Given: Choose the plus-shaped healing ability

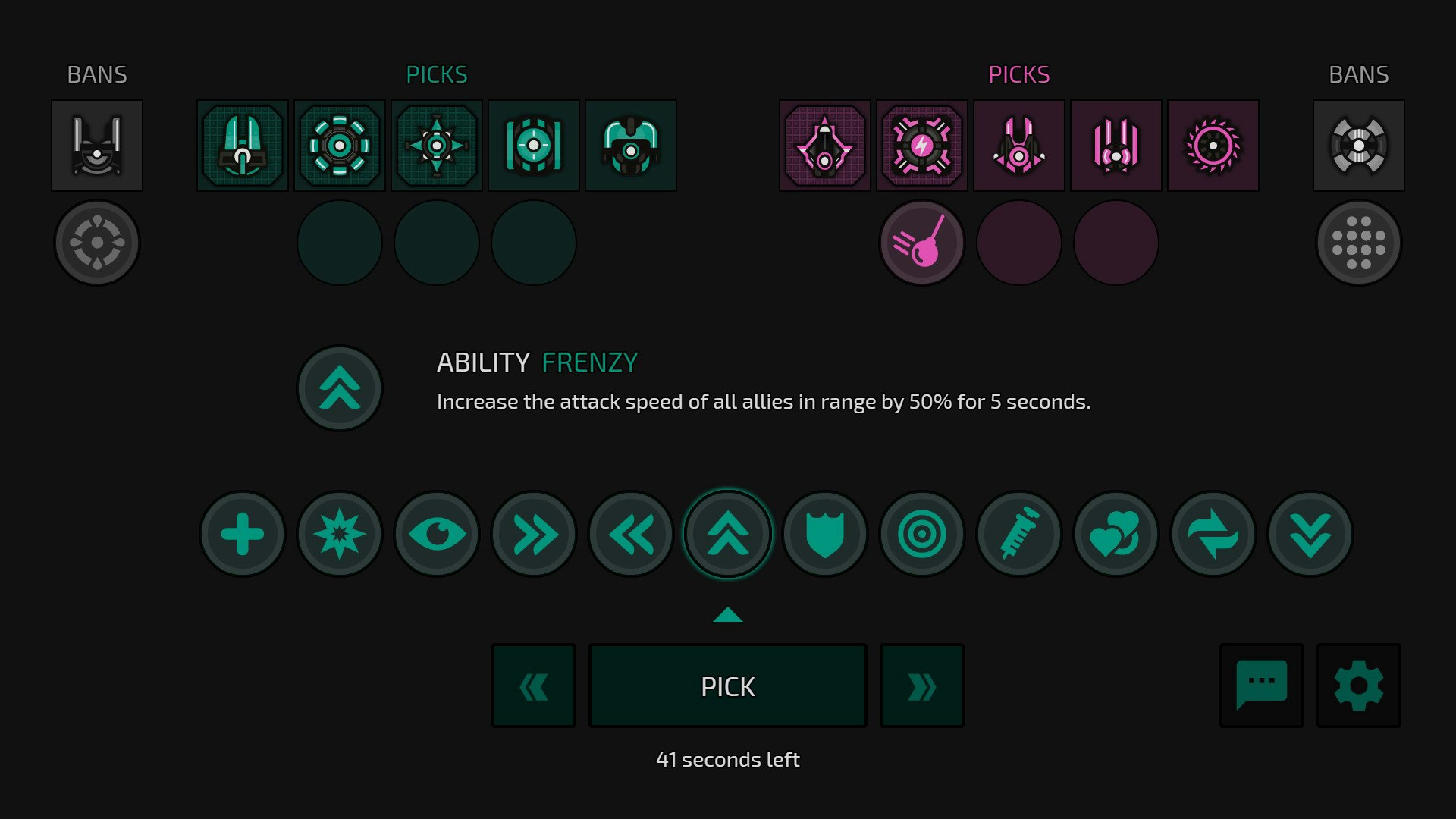Looking at the screenshot, I should [242, 533].
